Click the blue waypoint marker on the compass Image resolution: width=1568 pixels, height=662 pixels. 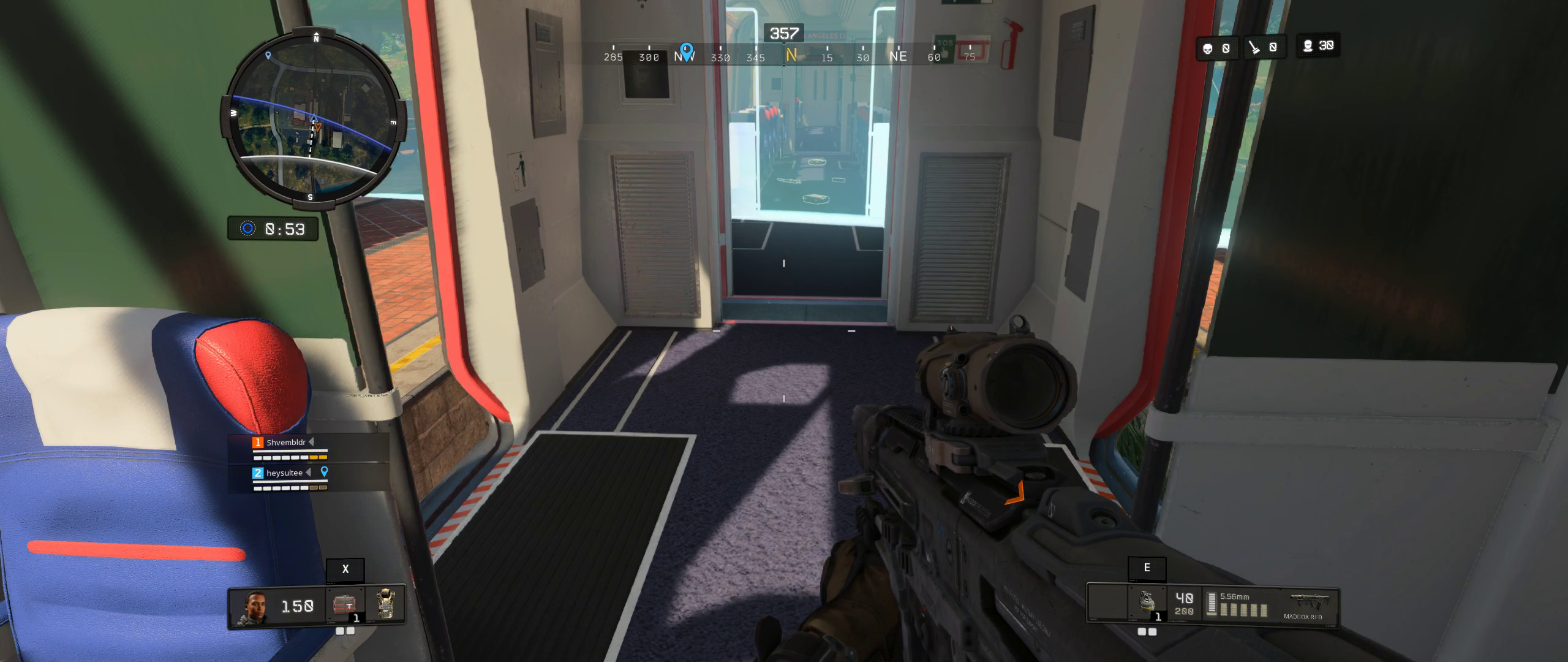point(687,50)
